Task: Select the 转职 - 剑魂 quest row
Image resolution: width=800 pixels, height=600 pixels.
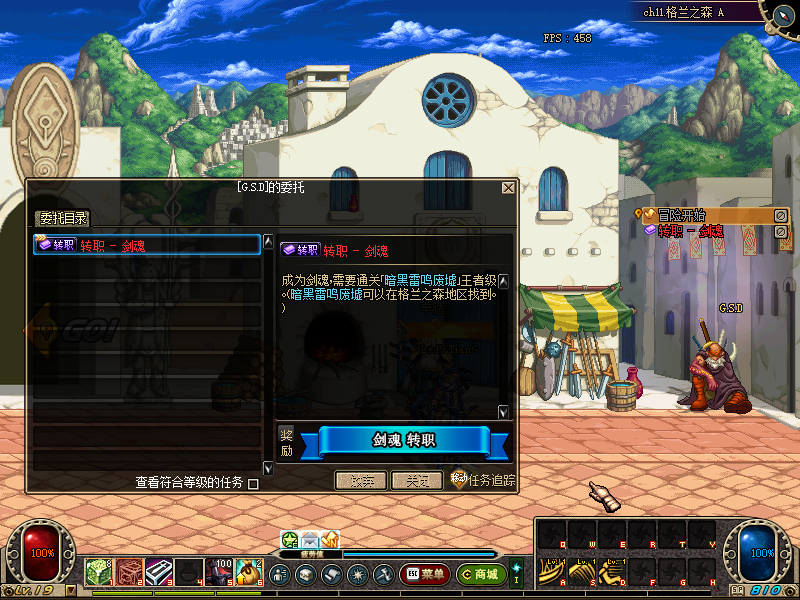Action: click(146, 245)
